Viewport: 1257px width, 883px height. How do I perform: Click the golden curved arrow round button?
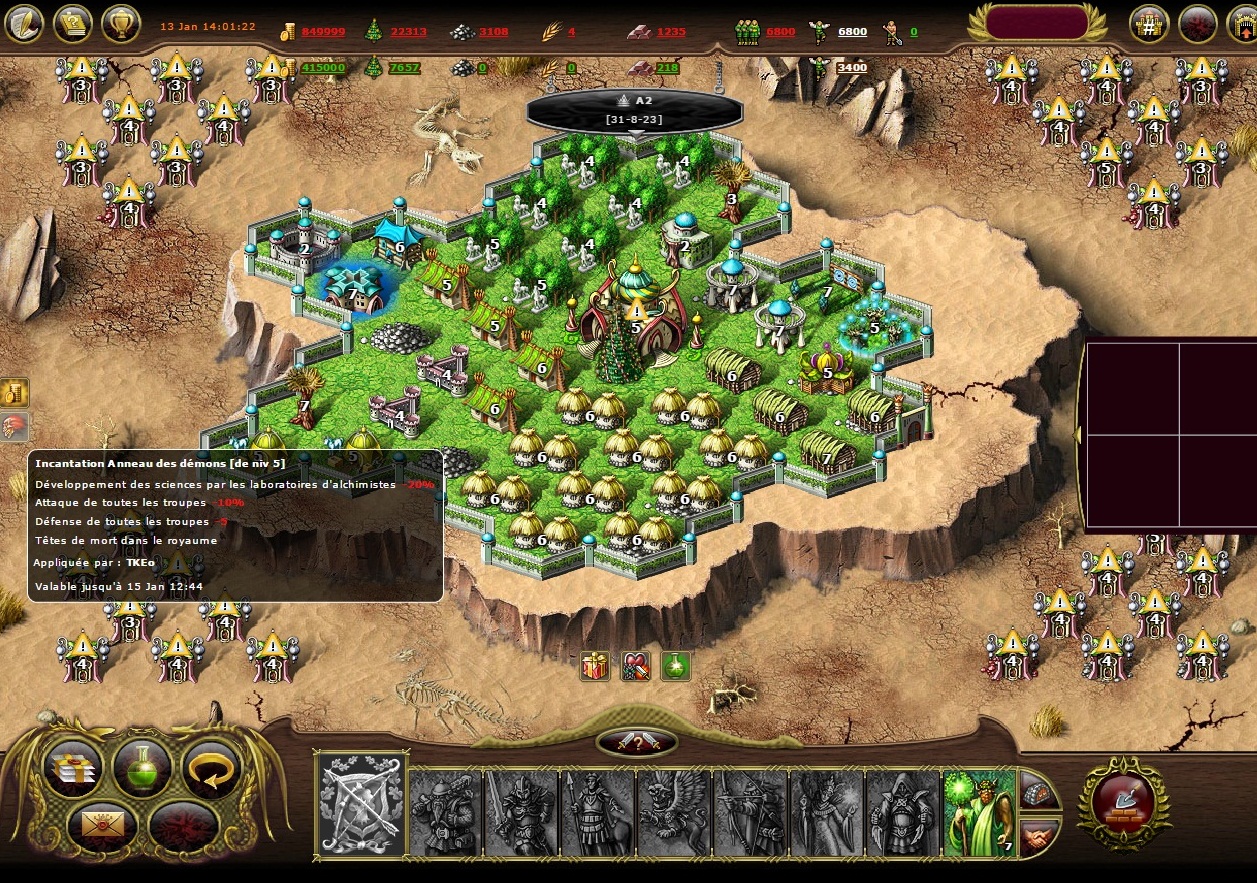[x=212, y=768]
